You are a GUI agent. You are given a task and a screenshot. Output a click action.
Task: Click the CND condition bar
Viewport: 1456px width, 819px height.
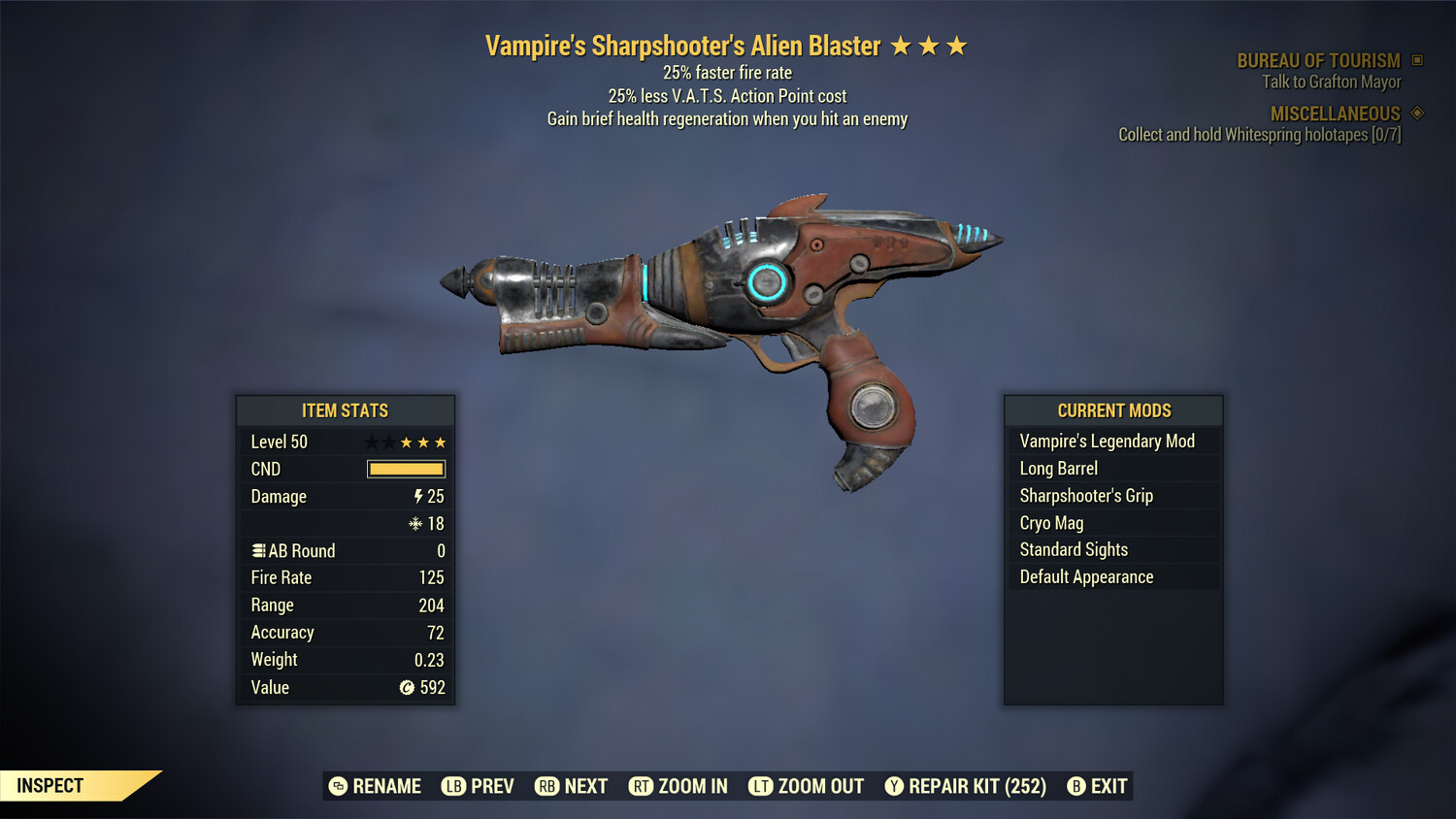[x=405, y=469]
